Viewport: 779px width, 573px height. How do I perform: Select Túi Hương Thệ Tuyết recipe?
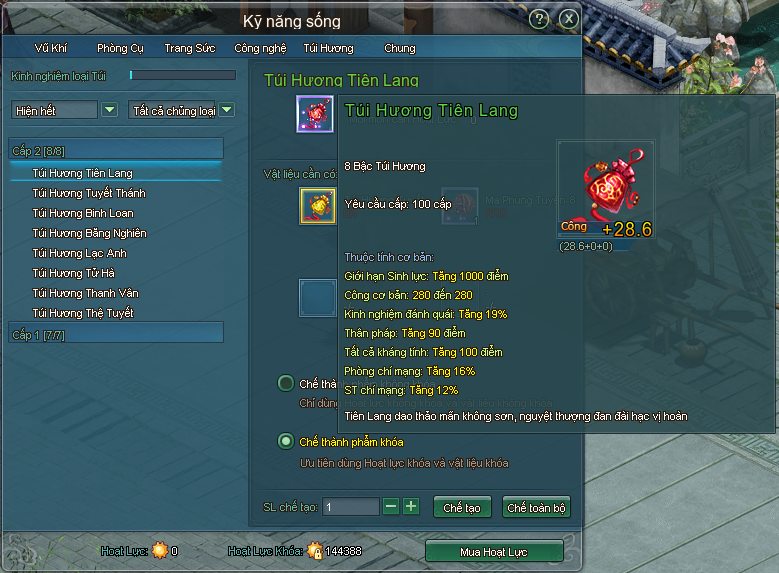pyautogui.click(x=83, y=313)
